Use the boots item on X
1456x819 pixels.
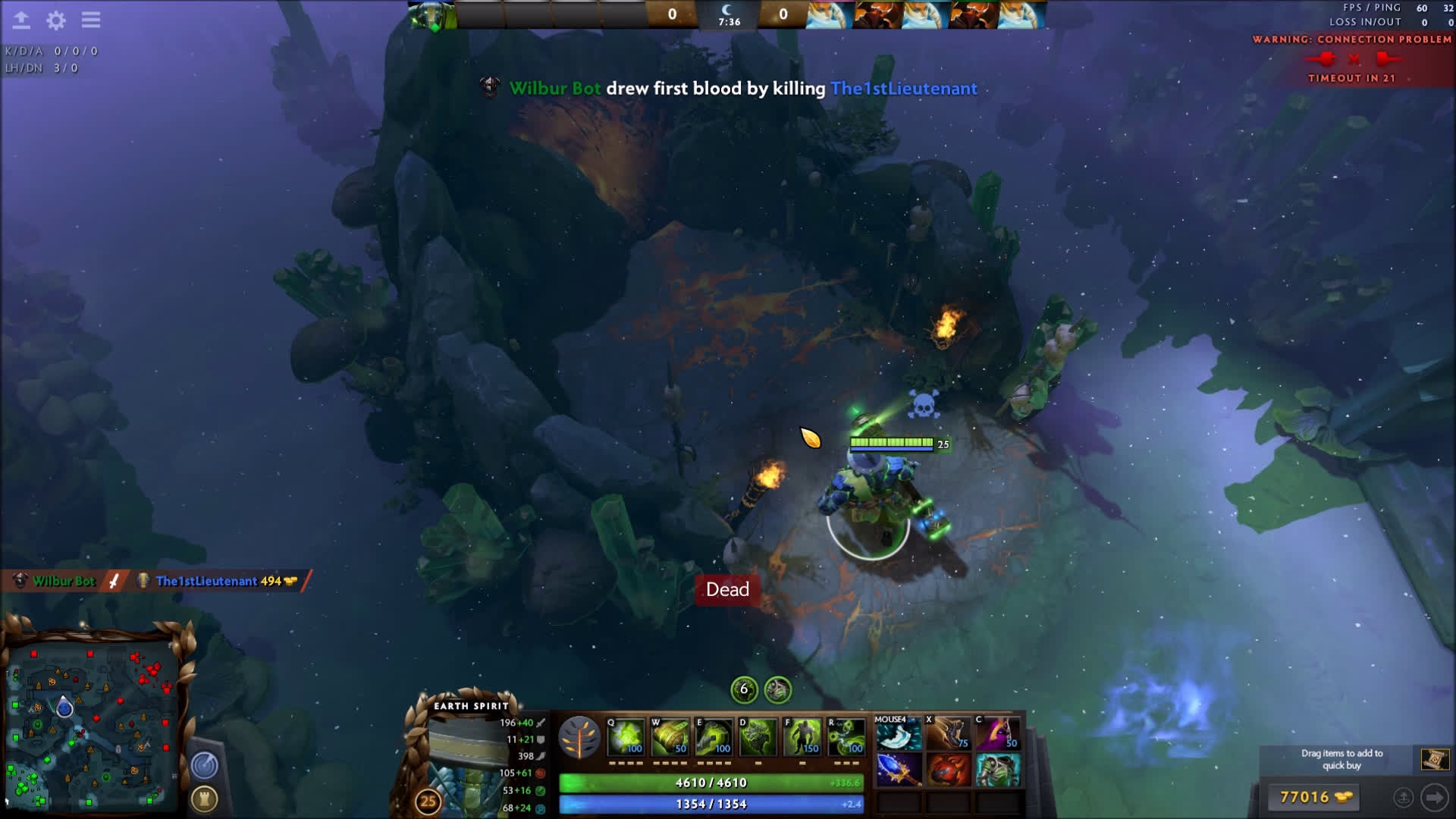coord(949,734)
